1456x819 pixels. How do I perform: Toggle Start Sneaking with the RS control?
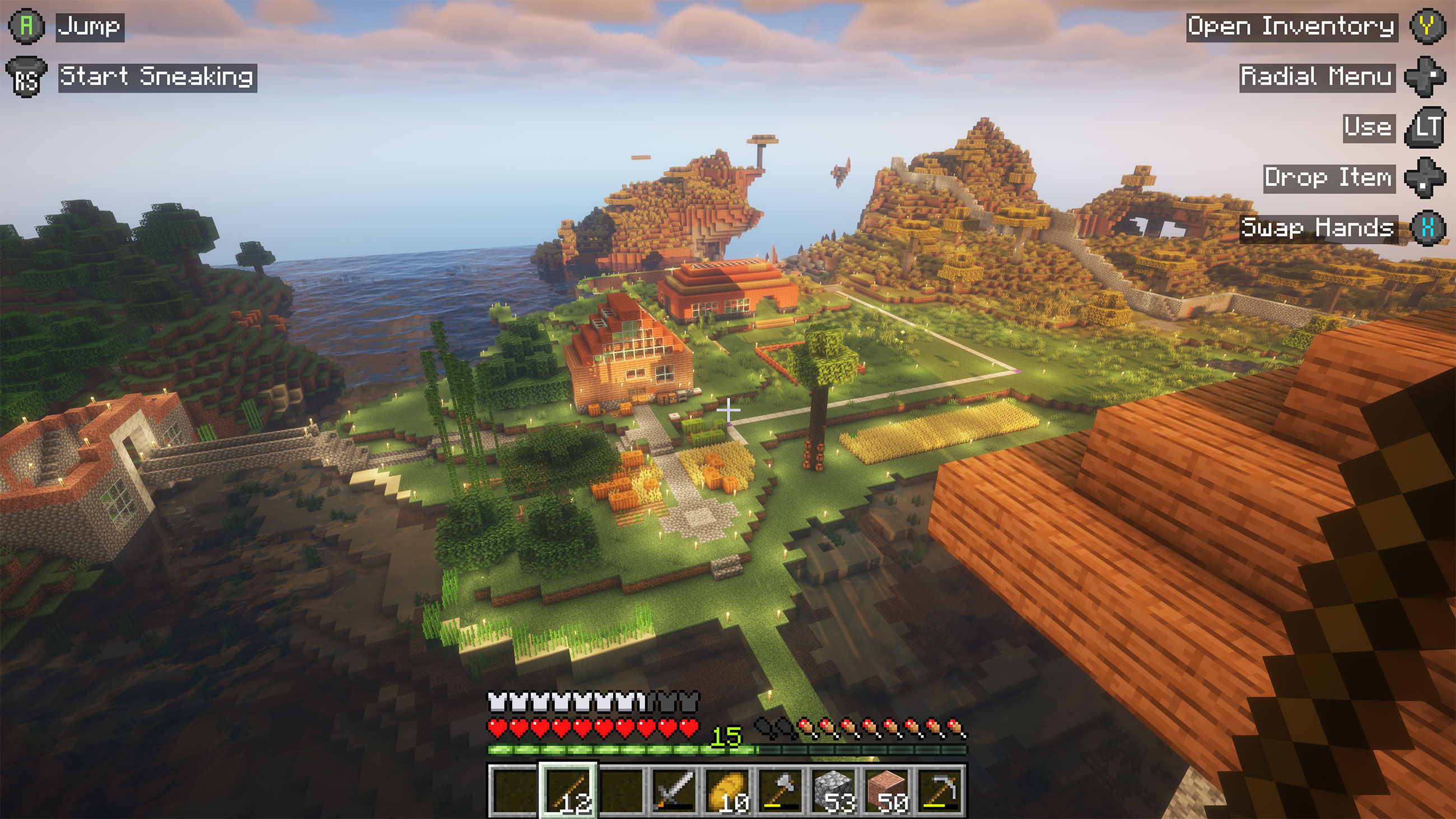point(26,76)
